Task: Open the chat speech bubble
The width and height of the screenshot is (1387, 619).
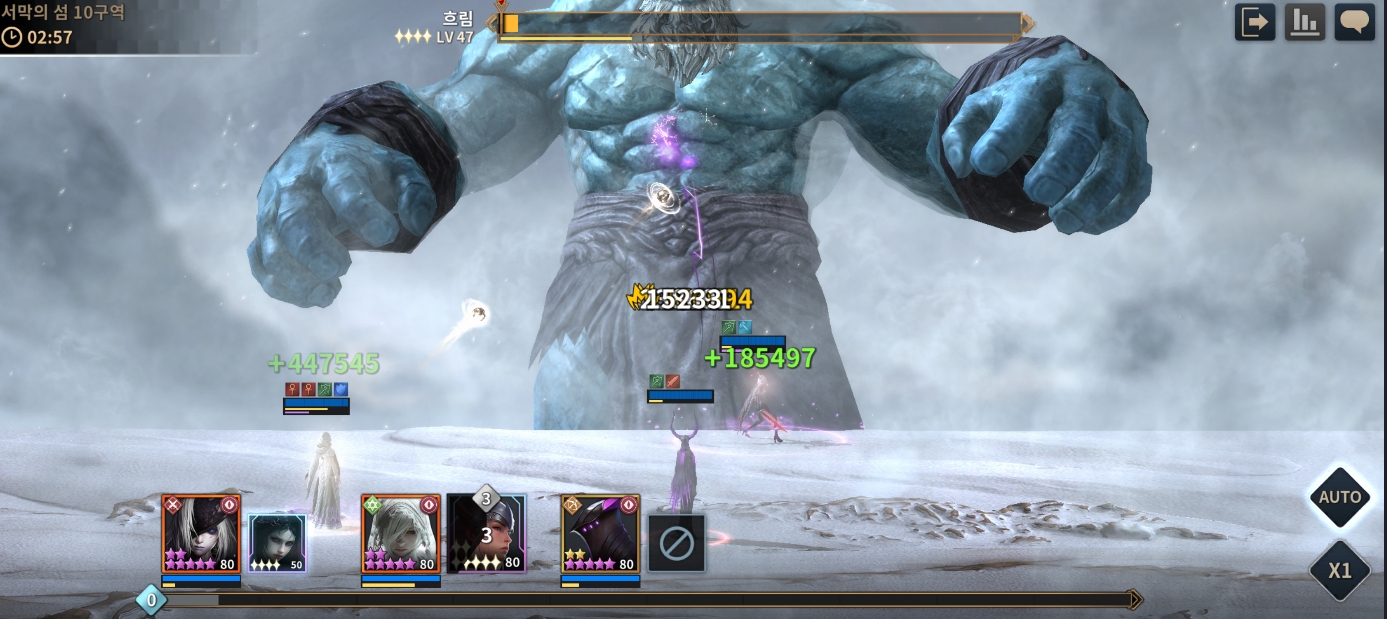Action: (x=1355, y=22)
